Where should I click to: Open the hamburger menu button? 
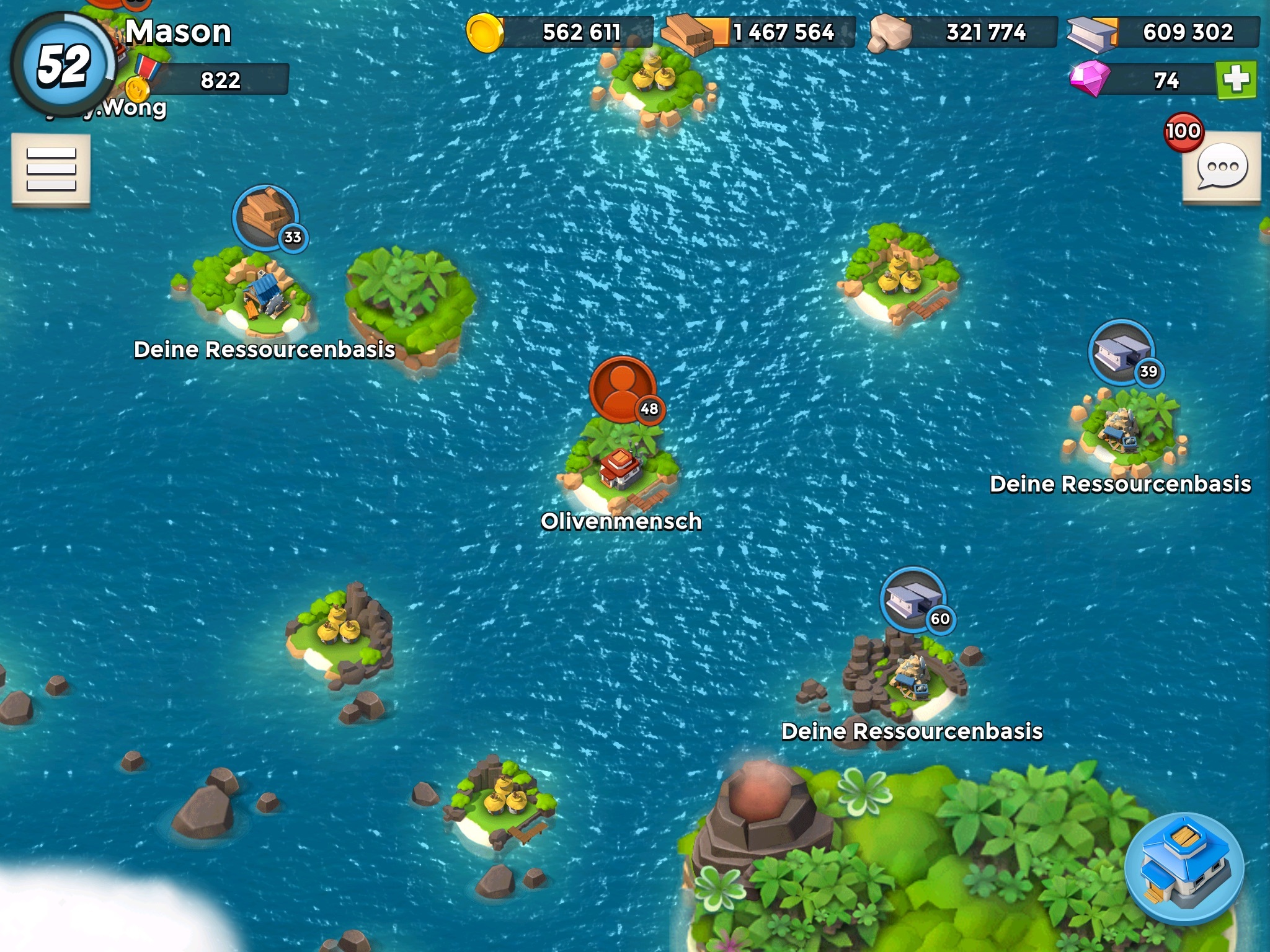(51, 169)
